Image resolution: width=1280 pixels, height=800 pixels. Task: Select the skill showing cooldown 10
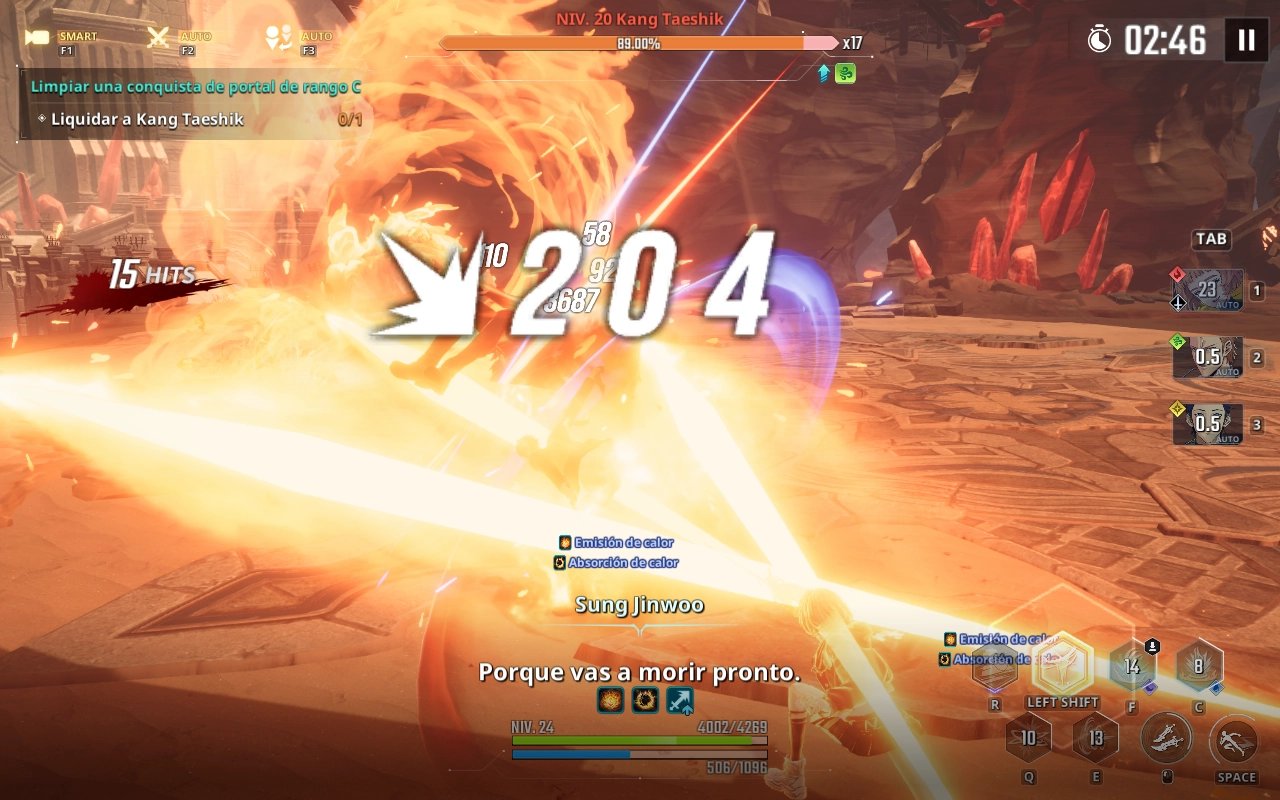click(1028, 739)
